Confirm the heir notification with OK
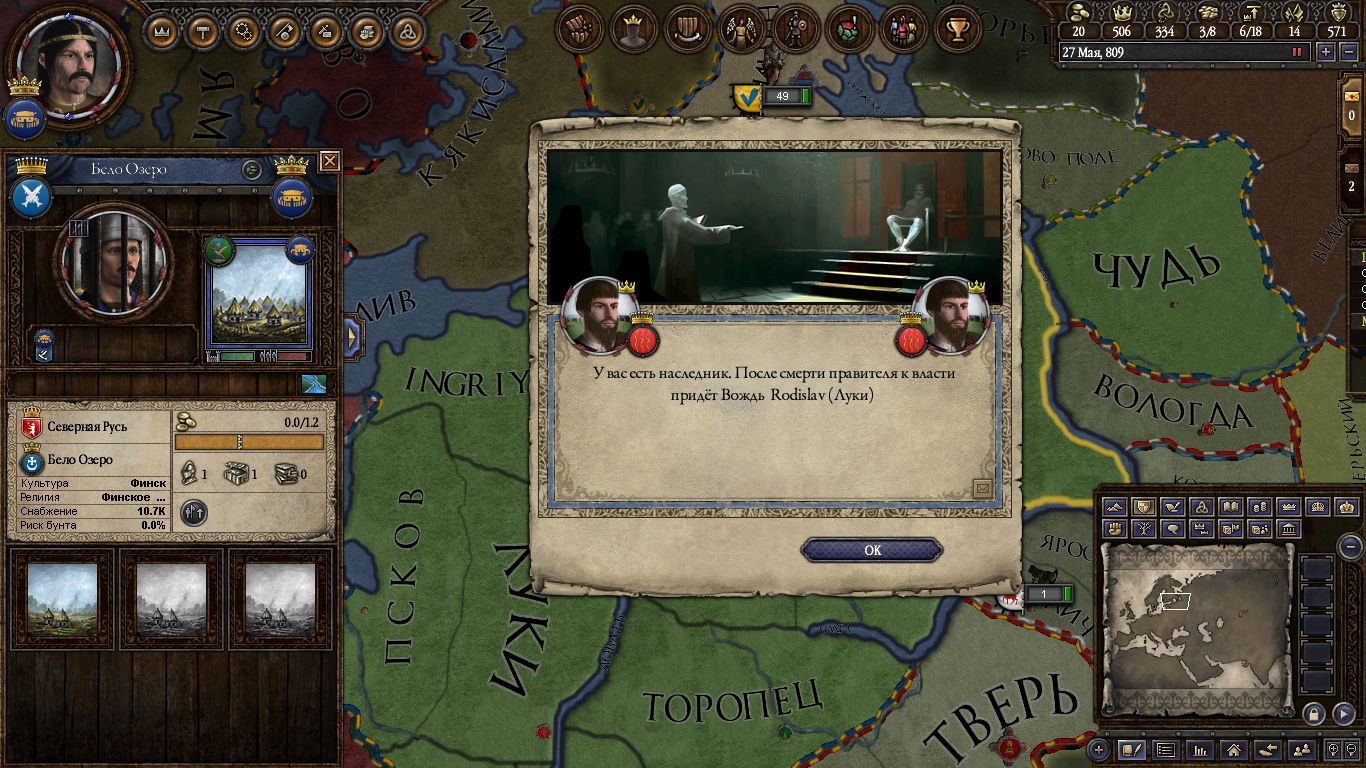1366x768 pixels. [x=872, y=550]
